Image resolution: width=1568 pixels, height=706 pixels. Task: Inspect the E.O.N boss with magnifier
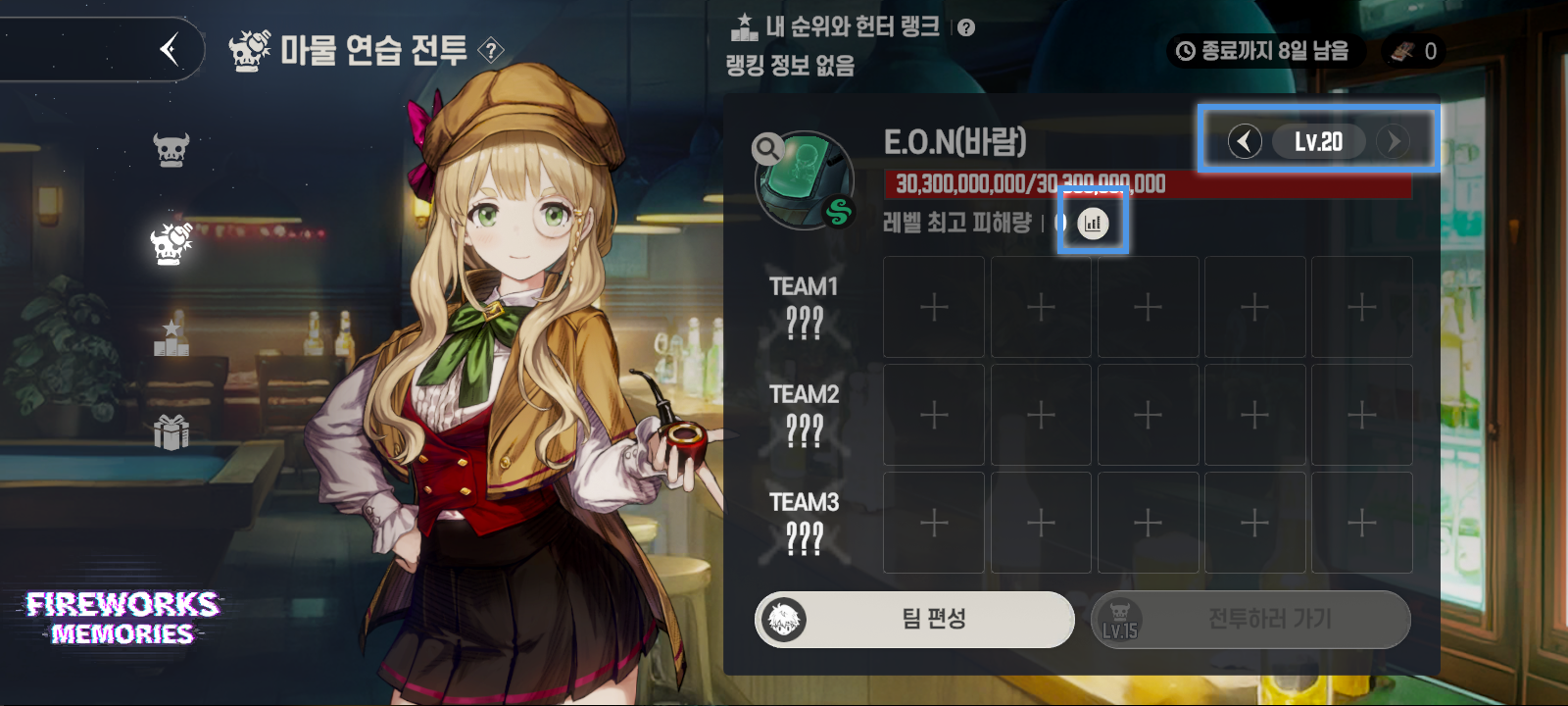767,149
